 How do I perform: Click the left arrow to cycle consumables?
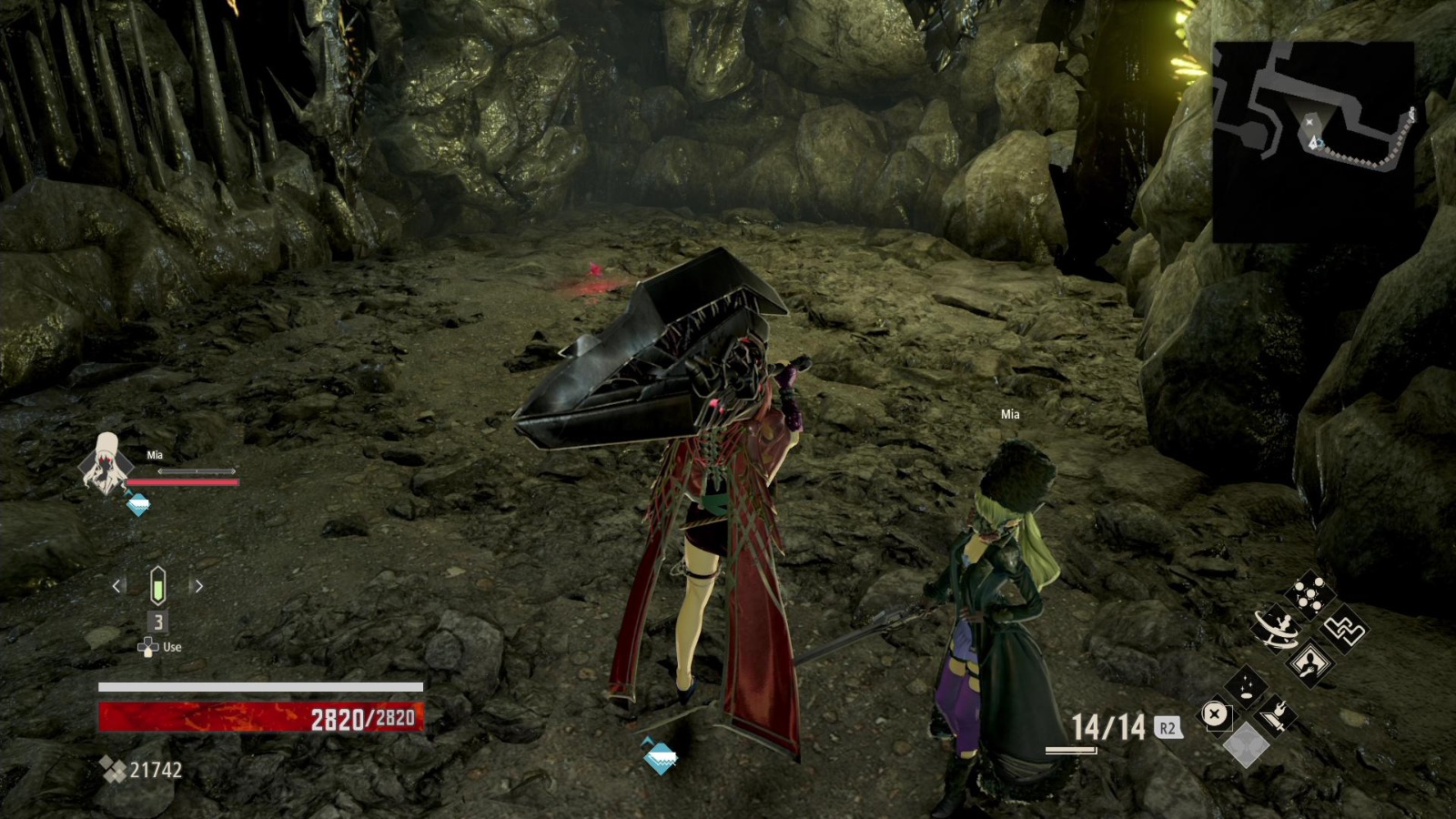(x=116, y=584)
